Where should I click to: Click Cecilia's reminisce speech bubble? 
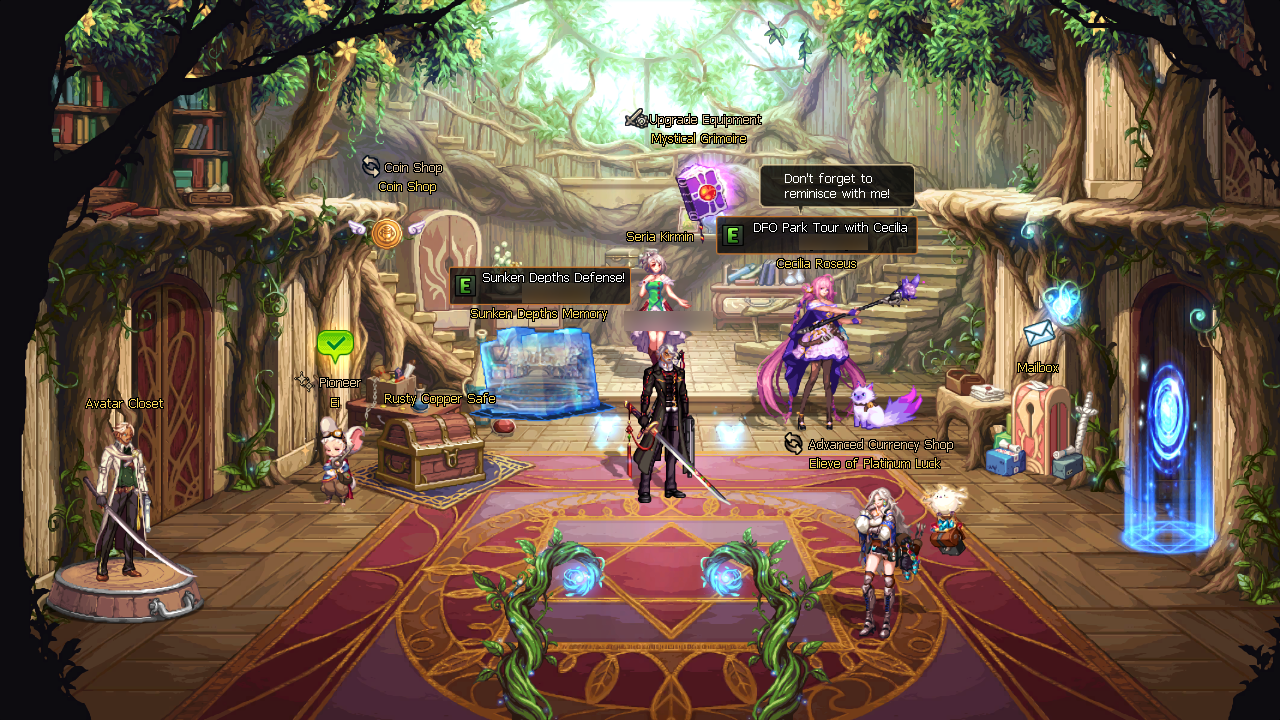point(838,185)
